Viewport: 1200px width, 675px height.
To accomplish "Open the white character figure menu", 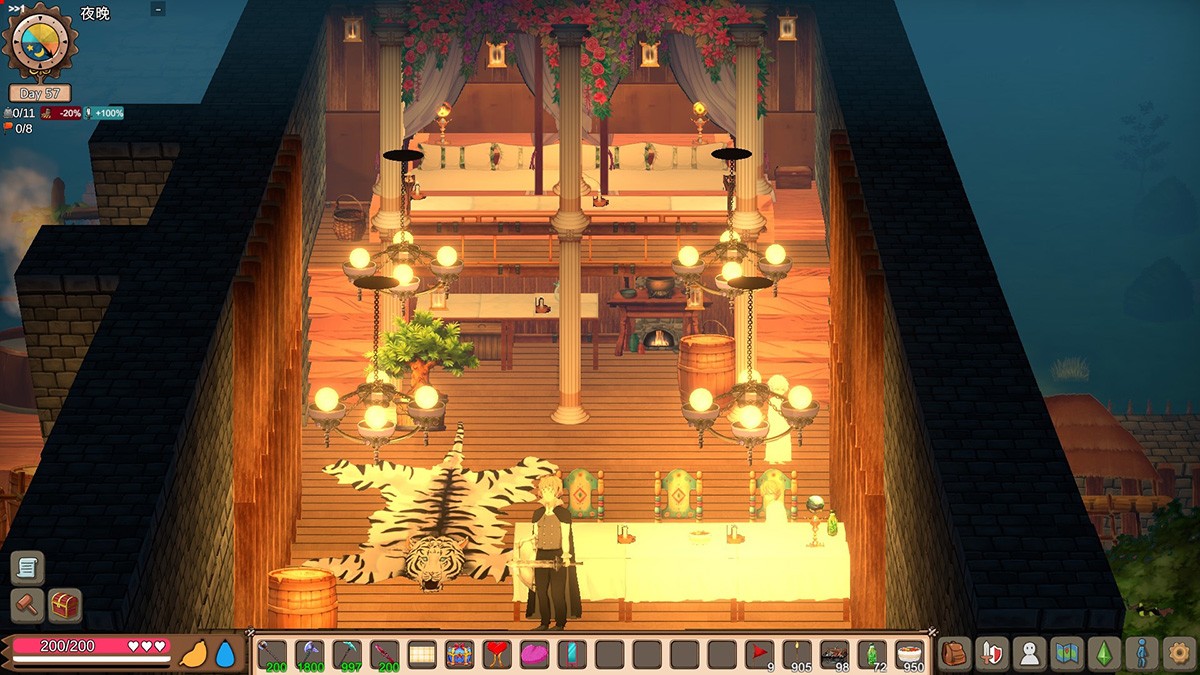I will (1027, 654).
